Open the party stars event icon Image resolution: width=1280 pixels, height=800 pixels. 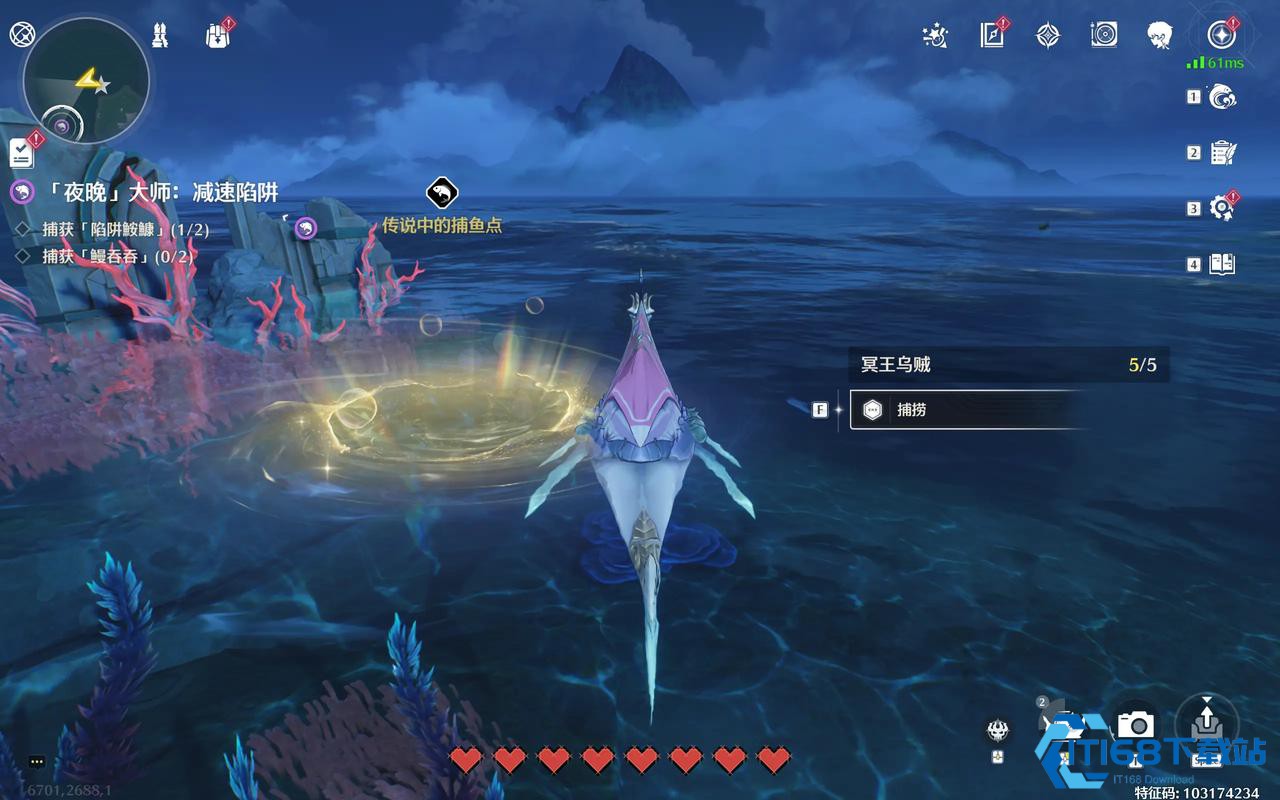click(935, 36)
